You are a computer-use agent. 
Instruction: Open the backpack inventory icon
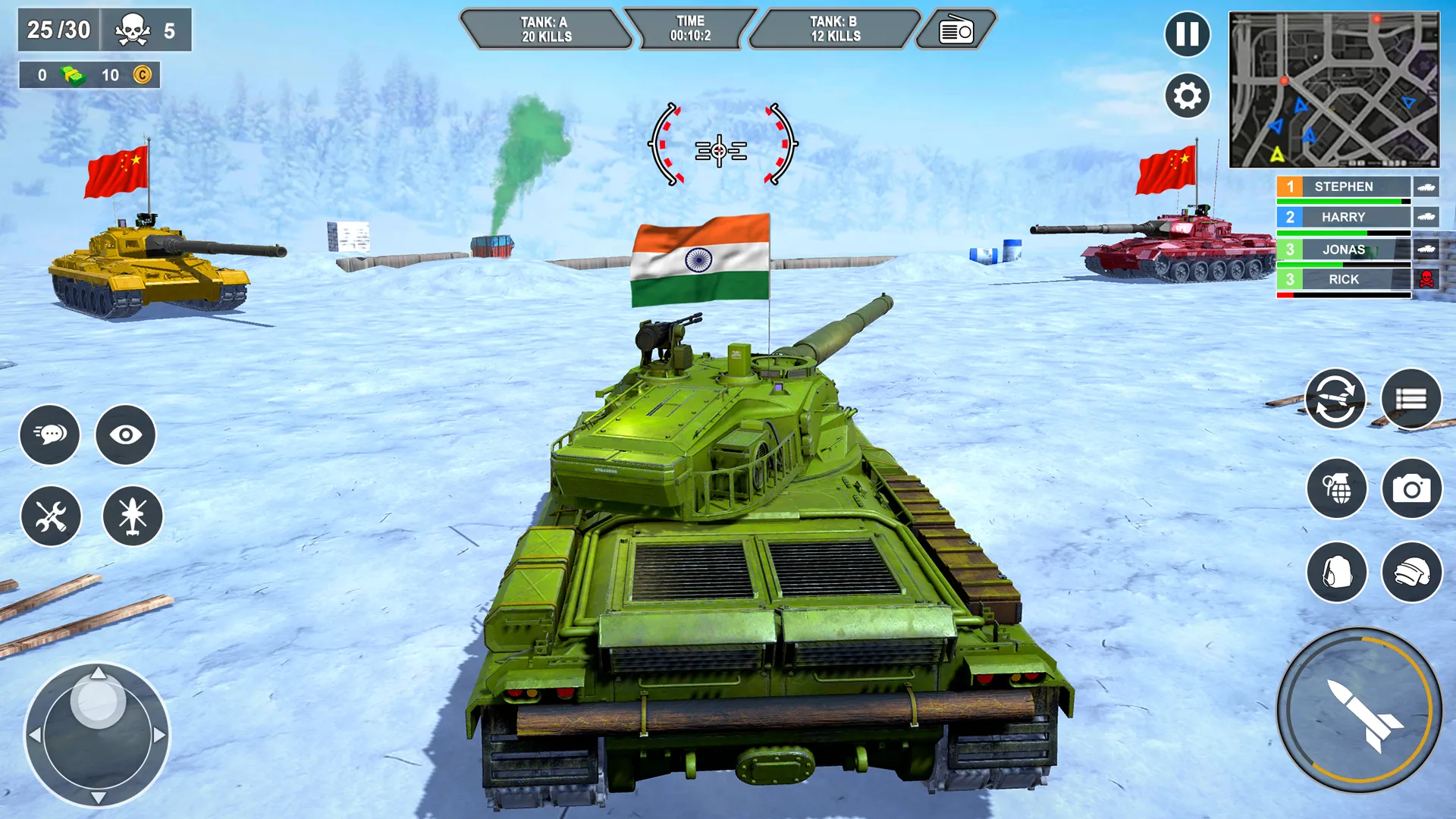(x=1337, y=573)
